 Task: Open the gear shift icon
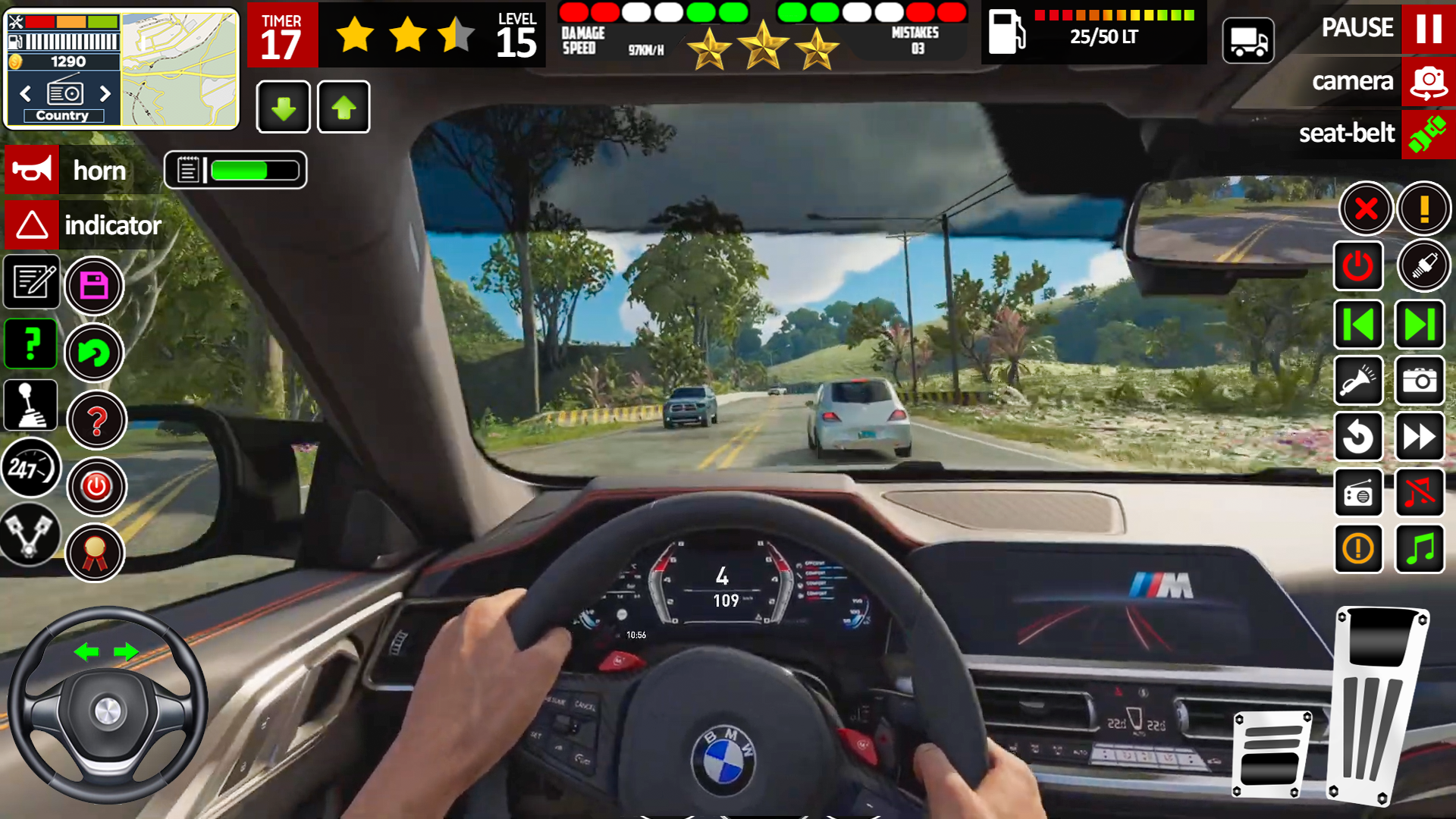point(30,405)
